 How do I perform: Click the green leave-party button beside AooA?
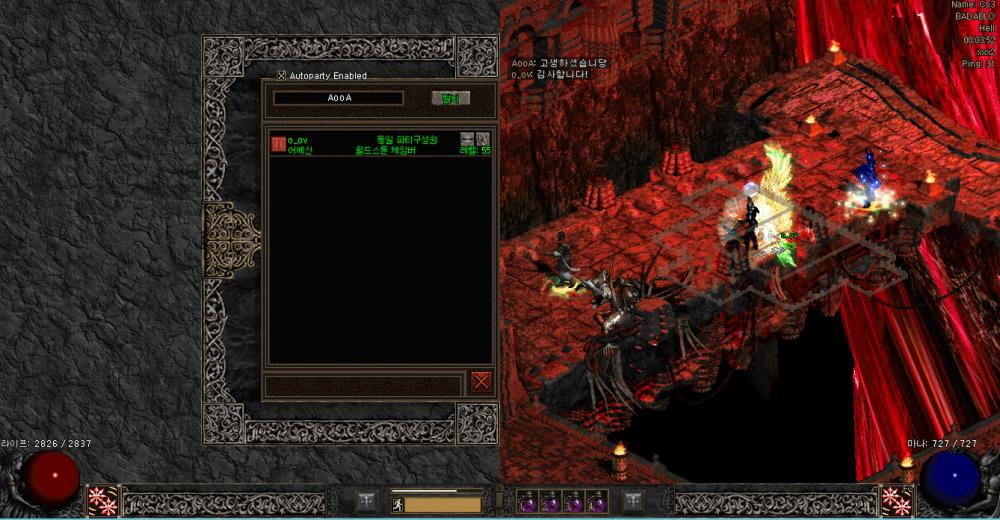click(x=450, y=98)
